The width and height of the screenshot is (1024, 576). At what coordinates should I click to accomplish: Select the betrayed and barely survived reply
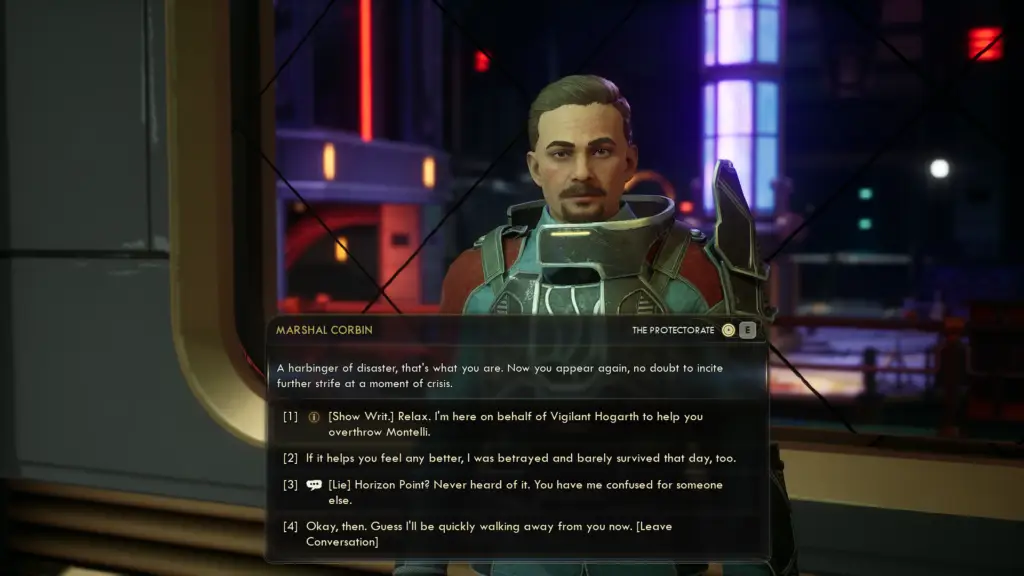[520, 458]
